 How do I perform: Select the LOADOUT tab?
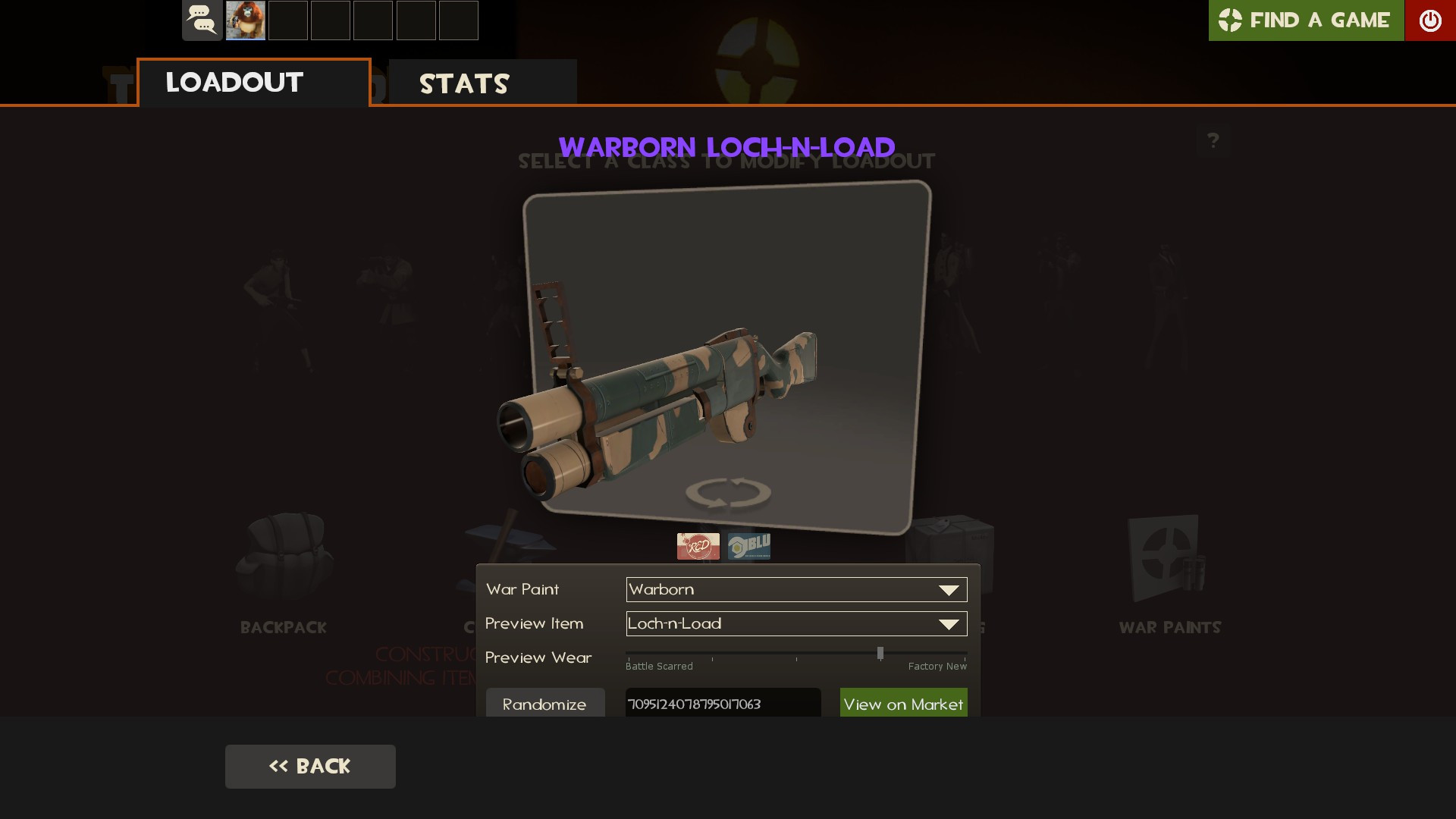[x=232, y=83]
